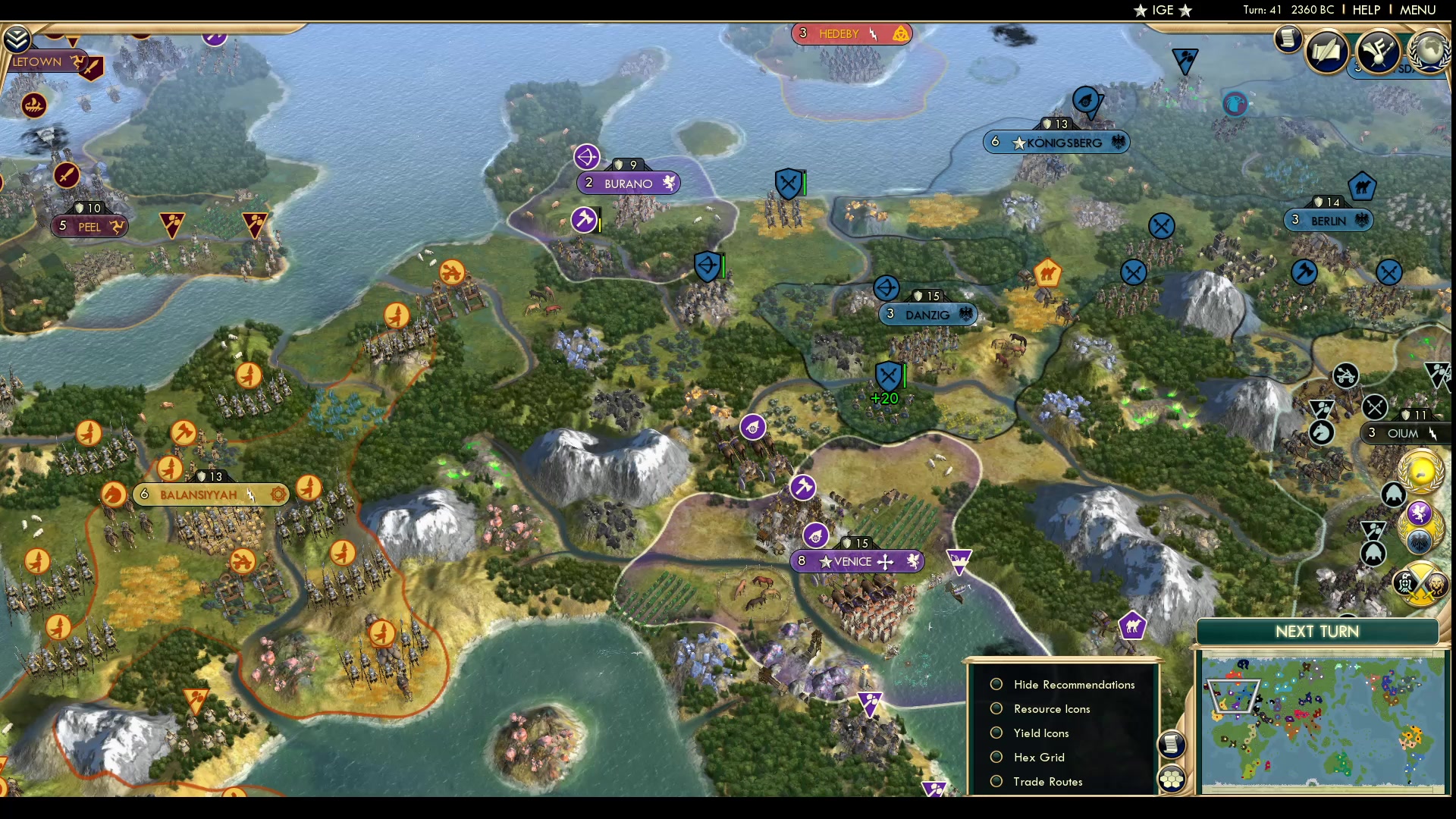
Task: Open the Culture overview icon beside the globe
Action: click(1380, 52)
